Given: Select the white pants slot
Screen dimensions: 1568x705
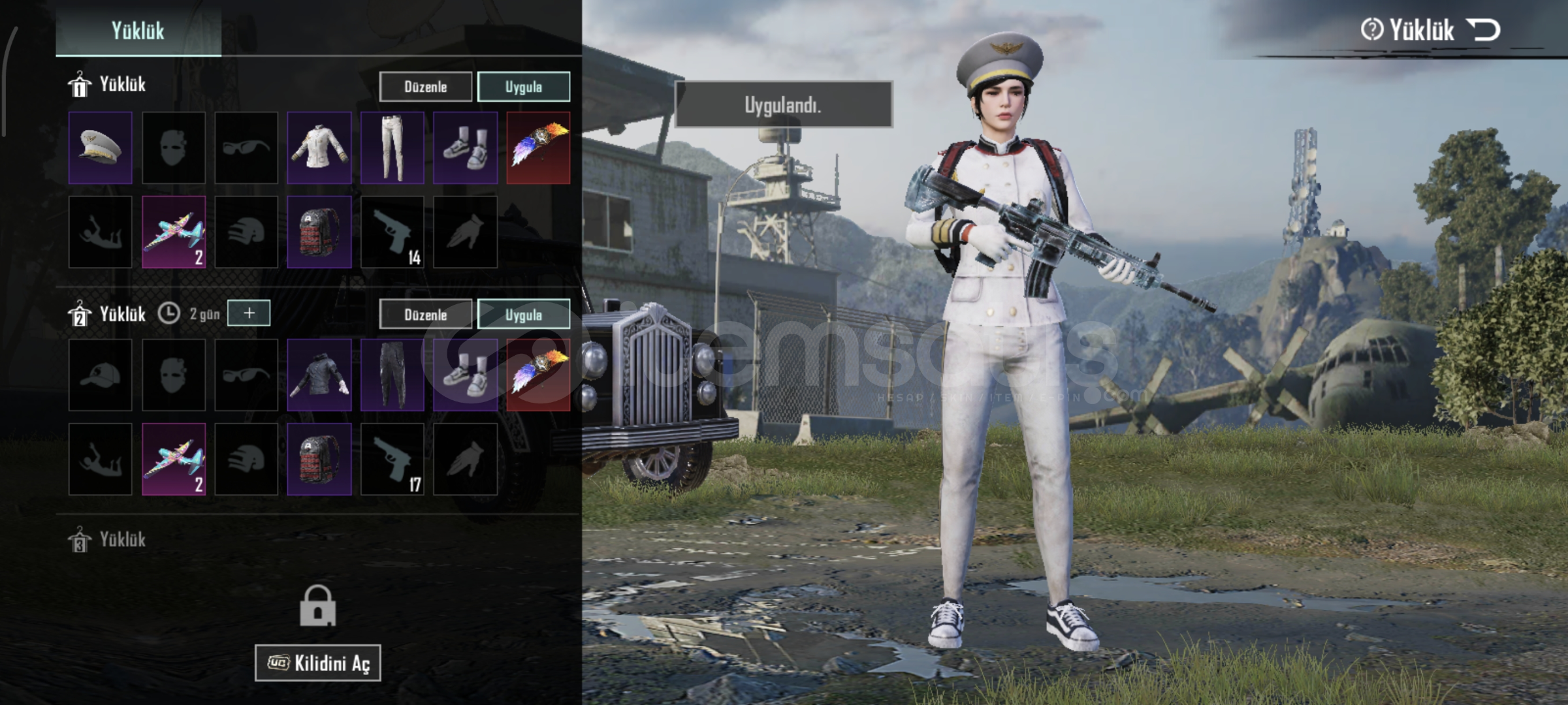Looking at the screenshot, I should tap(392, 148).
